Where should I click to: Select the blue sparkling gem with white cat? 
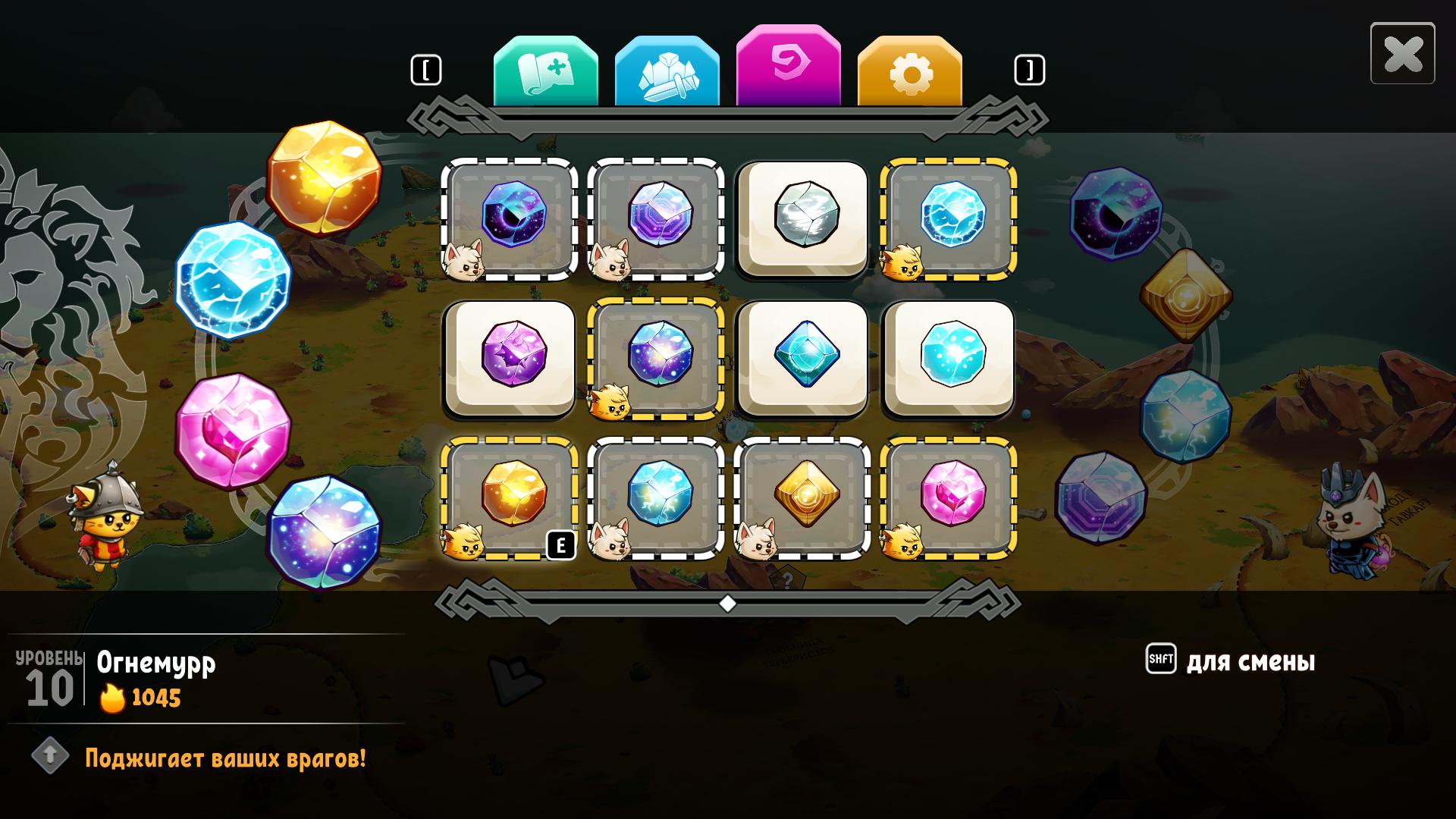pyautogui.click(x=656, y=496)
